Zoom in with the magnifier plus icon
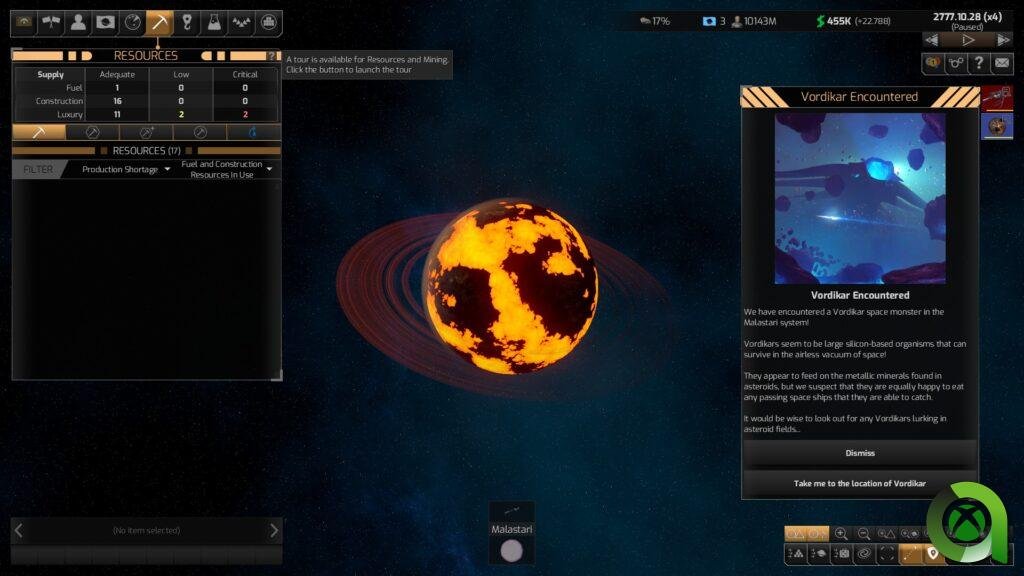This screenshot has height=576, width=1024. click(x=841, y=534)
